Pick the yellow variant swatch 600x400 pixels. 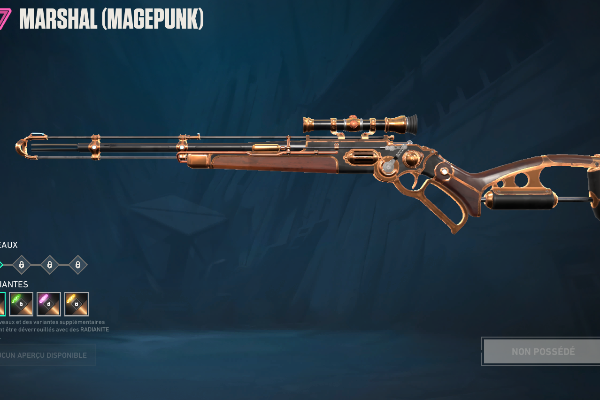[77, 304]
